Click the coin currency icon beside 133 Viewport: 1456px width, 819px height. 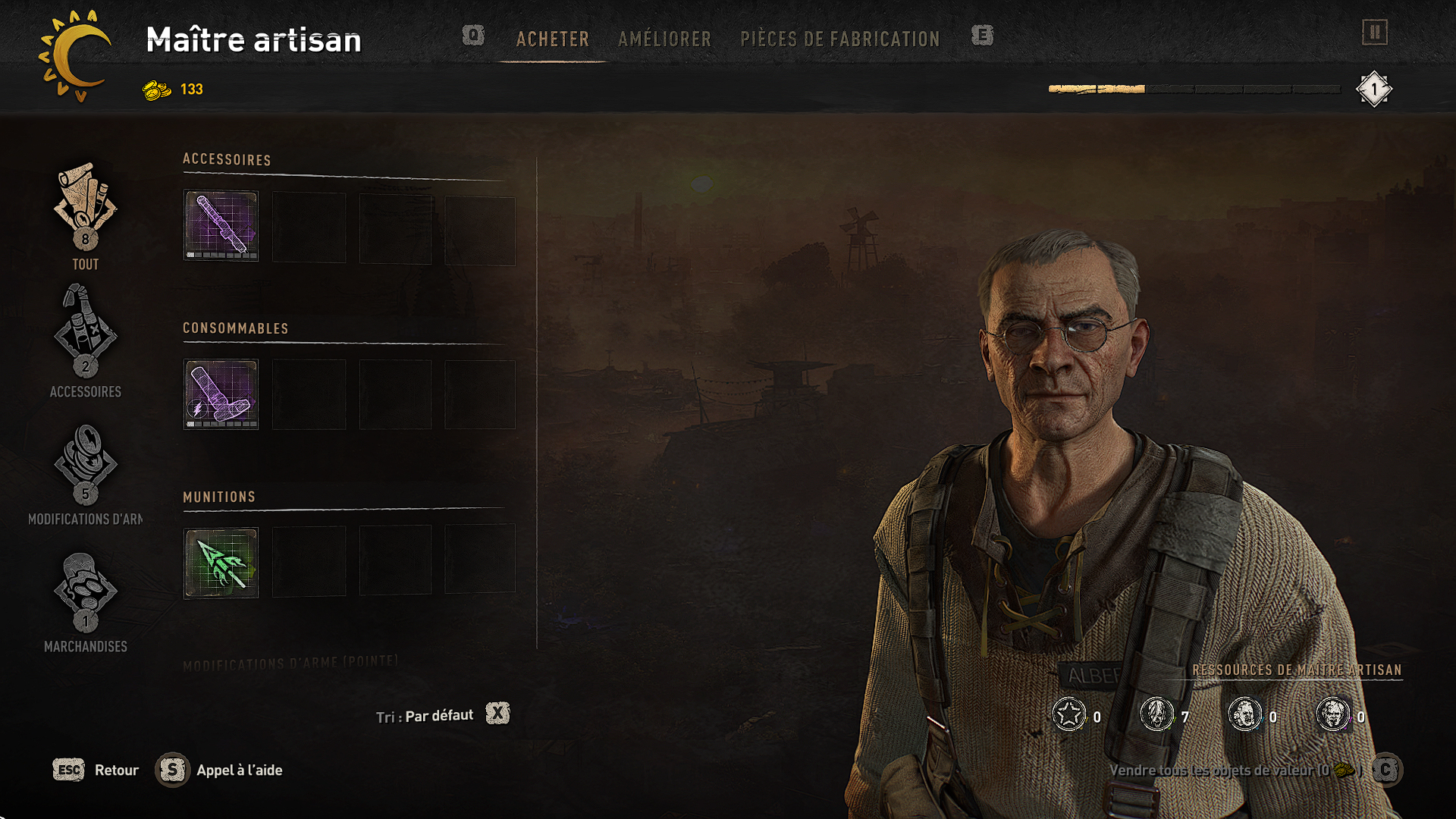[157, 89]
